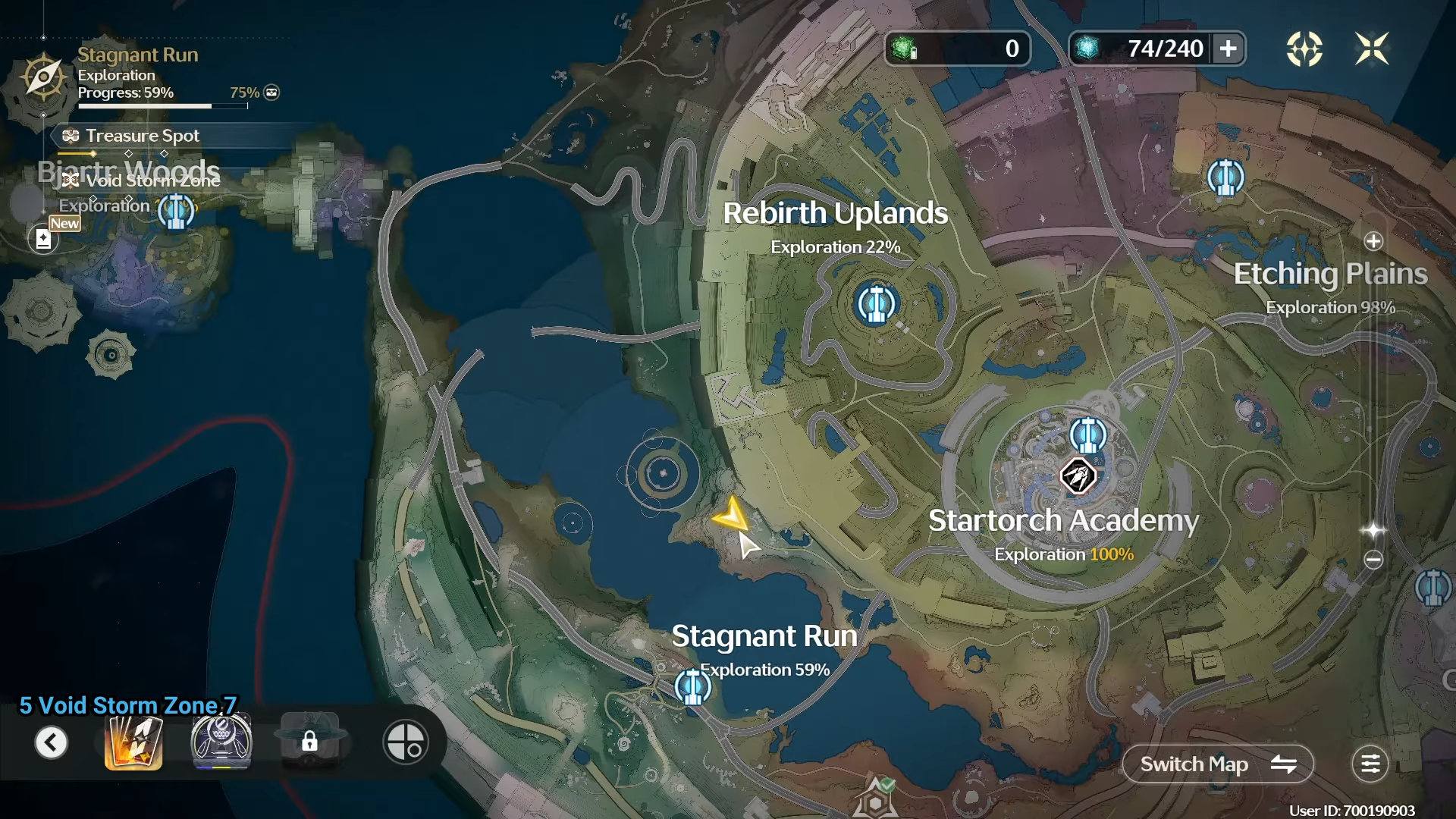Viewport: 1456px width, 819px height.
Task: Open the Treasure Spot tracker entry
Action: point(142,136)
